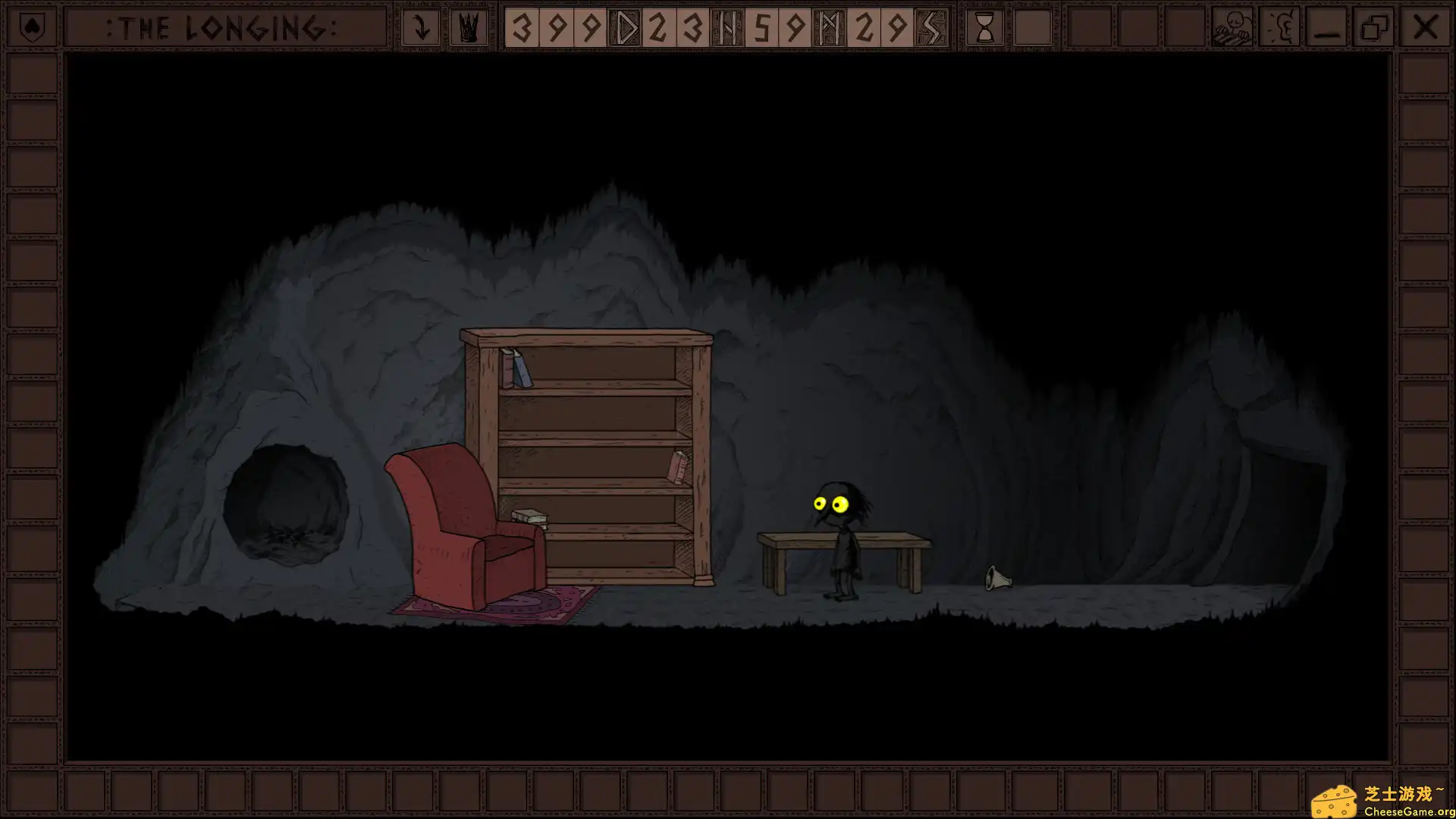1456x819 pixels.
Task: Toggle the ear sound icon
Action: coord(1280,28)
